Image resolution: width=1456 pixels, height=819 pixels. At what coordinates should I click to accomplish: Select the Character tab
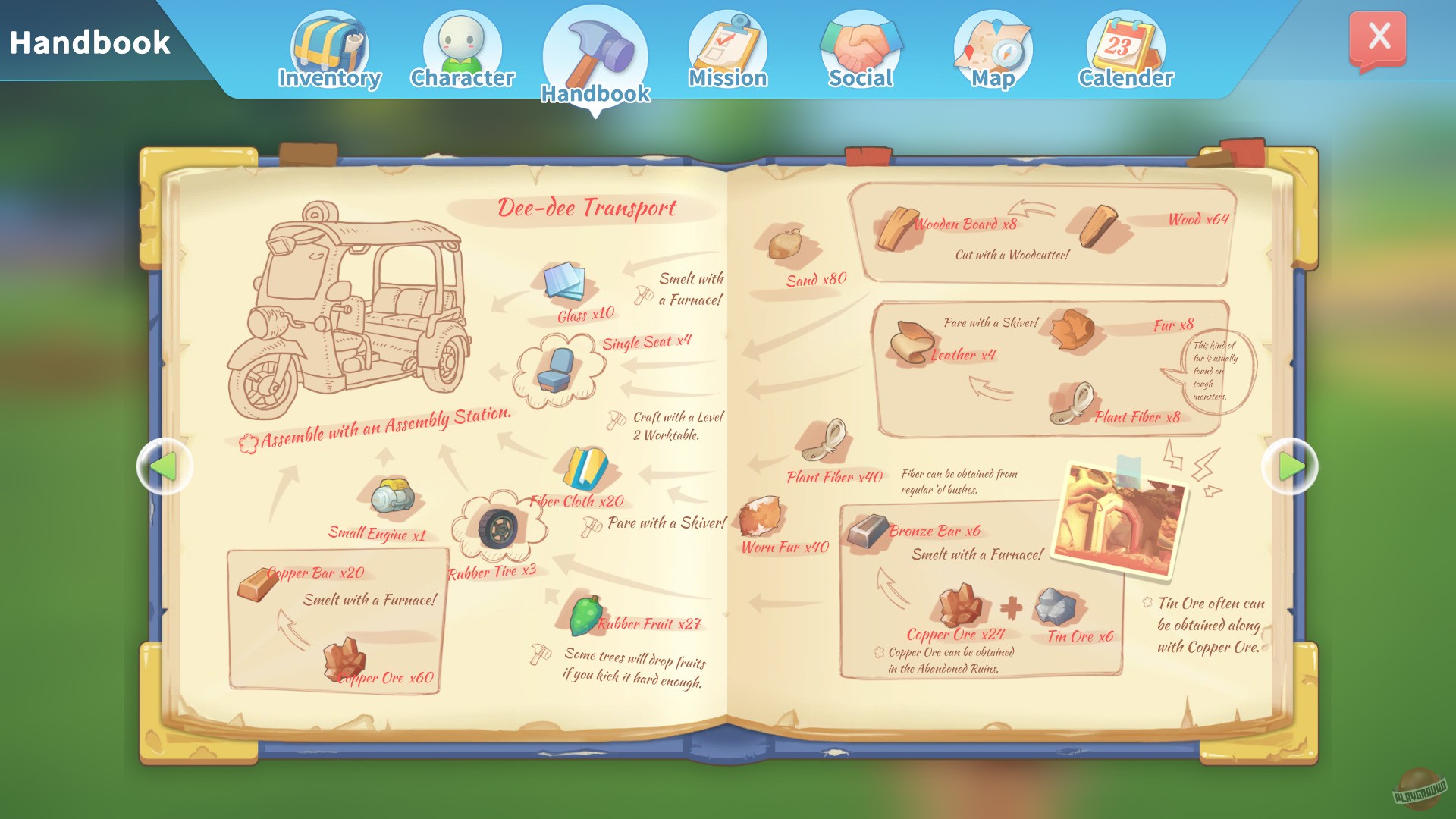[x=462, y=45]
